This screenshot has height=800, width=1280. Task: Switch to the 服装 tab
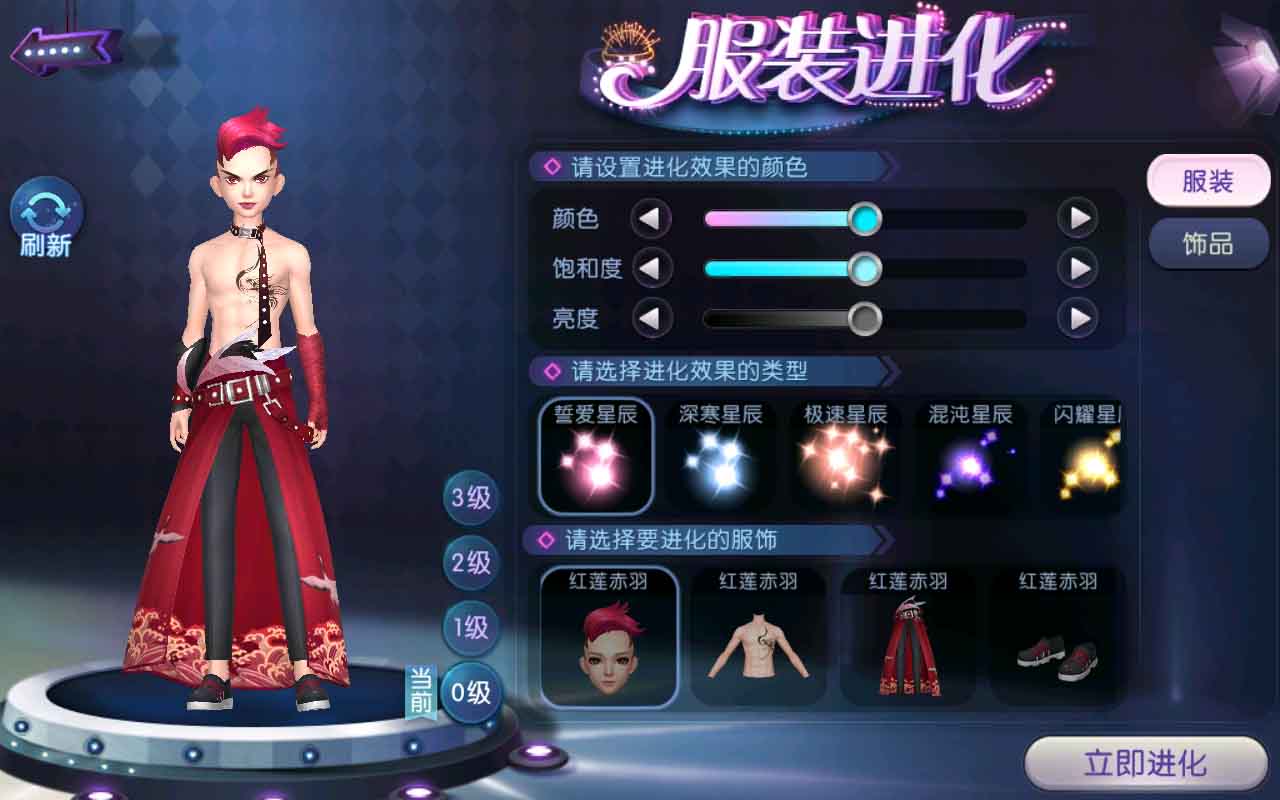[1207, 182]
